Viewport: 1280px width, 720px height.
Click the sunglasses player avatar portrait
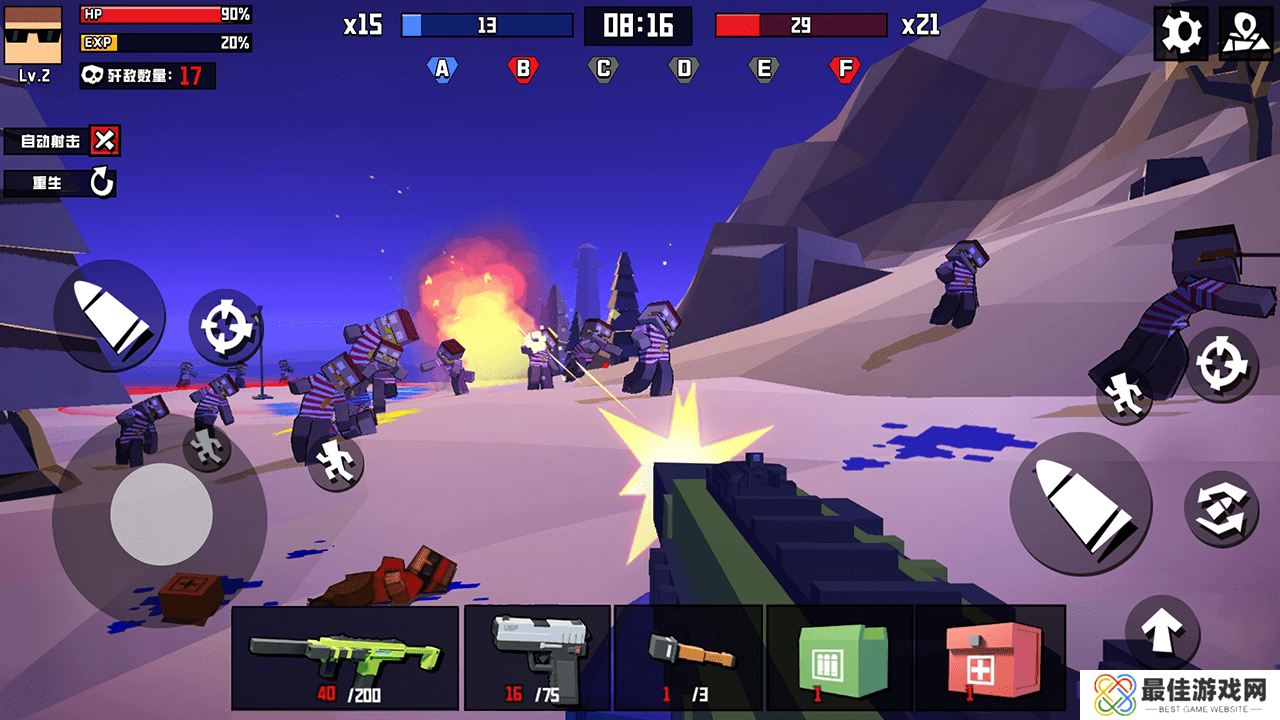pos(33,34)
